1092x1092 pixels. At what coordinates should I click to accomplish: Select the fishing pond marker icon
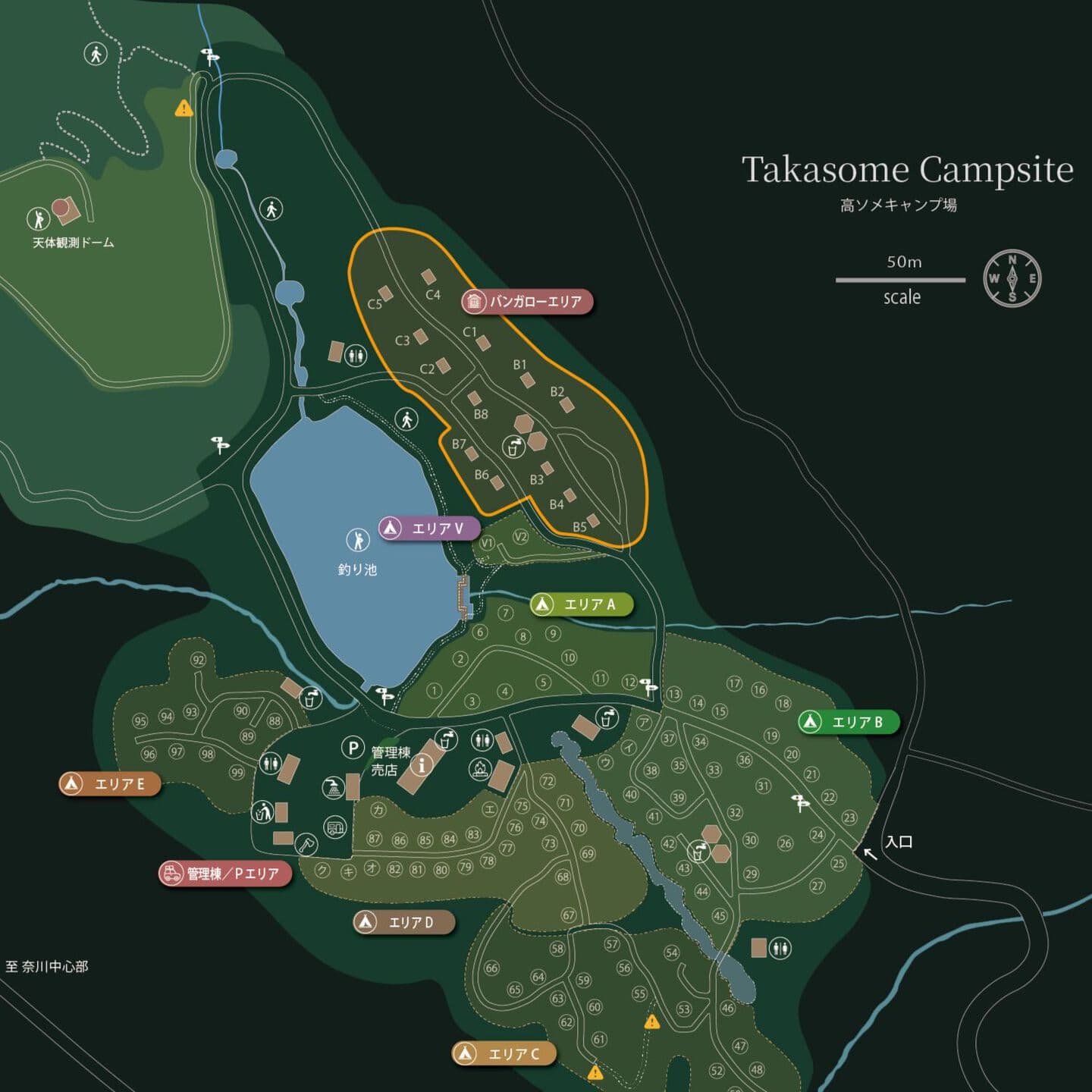(357, 540)
